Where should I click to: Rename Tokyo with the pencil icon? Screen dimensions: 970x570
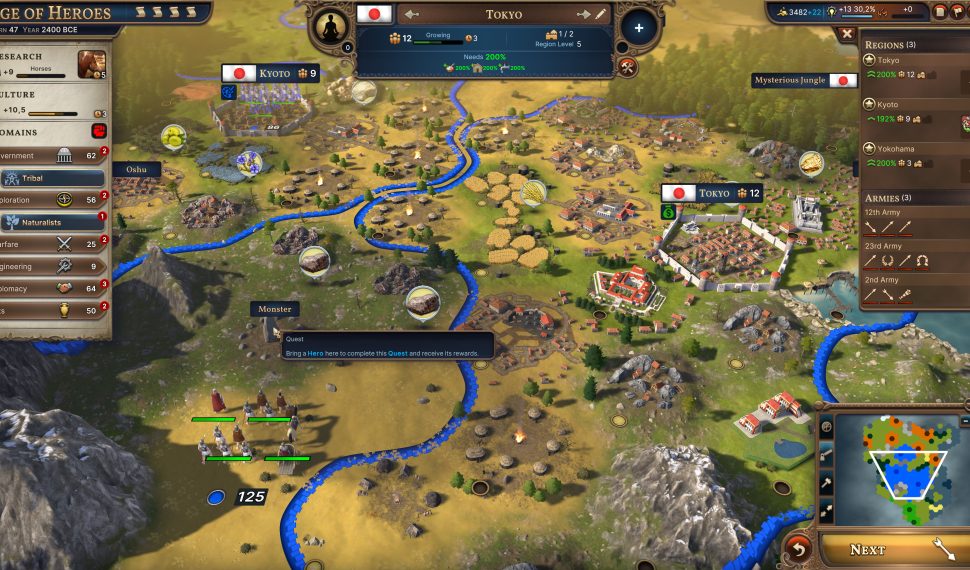point(600,15)
